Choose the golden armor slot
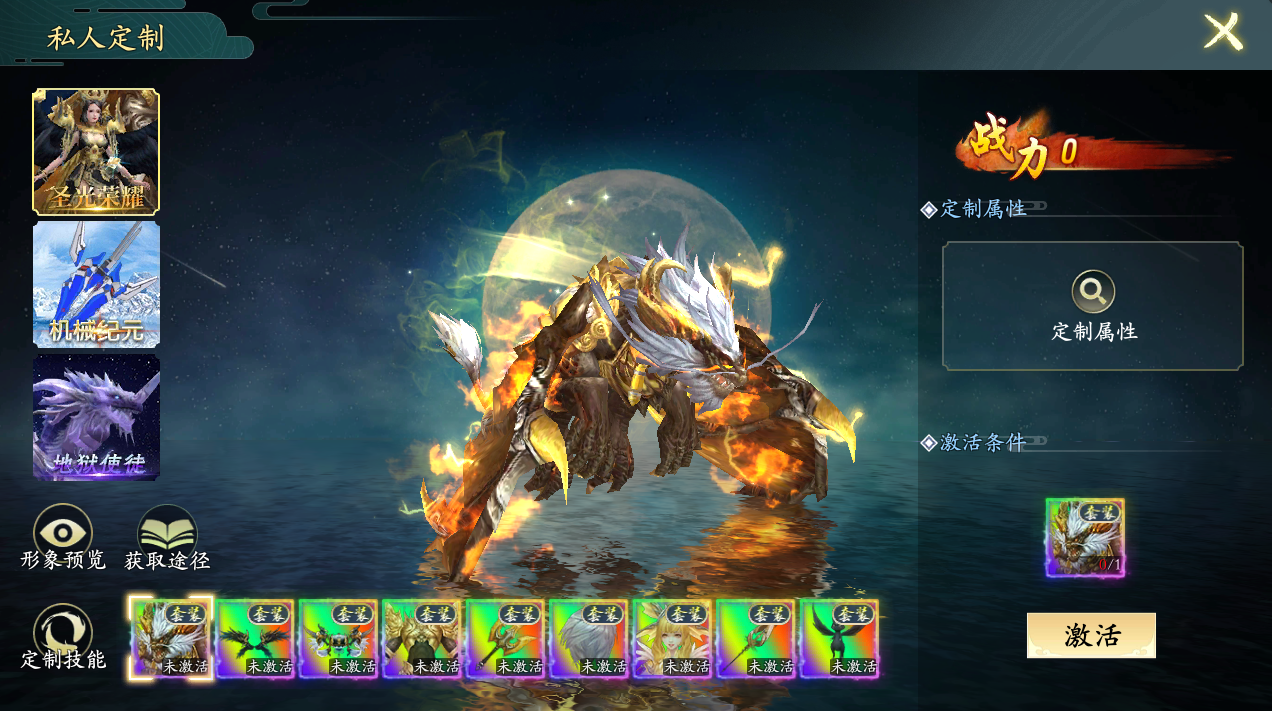Screen dimensions: 1272x711 pyautogui.click(x=422, y=638)
